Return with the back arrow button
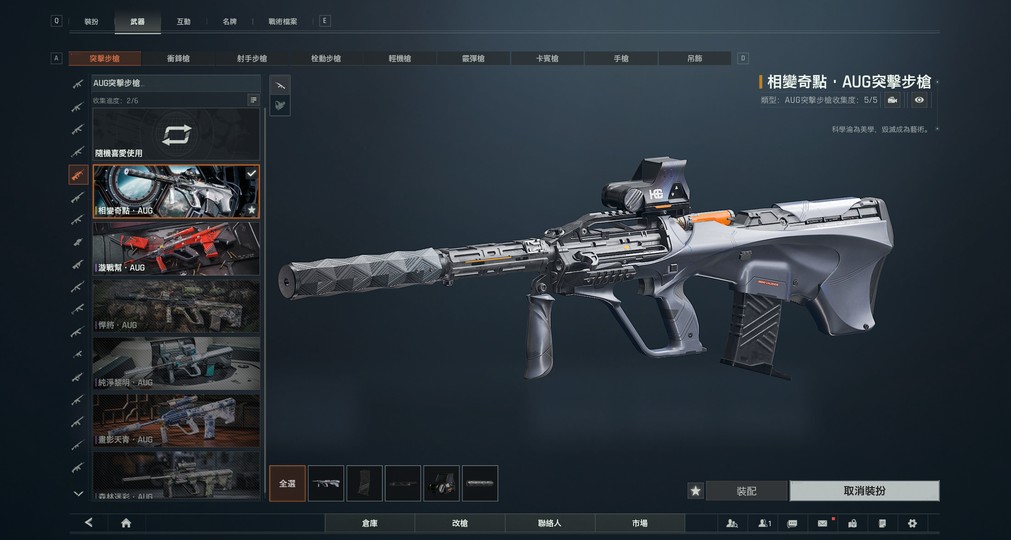1011x540 pixels. click(x=89, y=523)
